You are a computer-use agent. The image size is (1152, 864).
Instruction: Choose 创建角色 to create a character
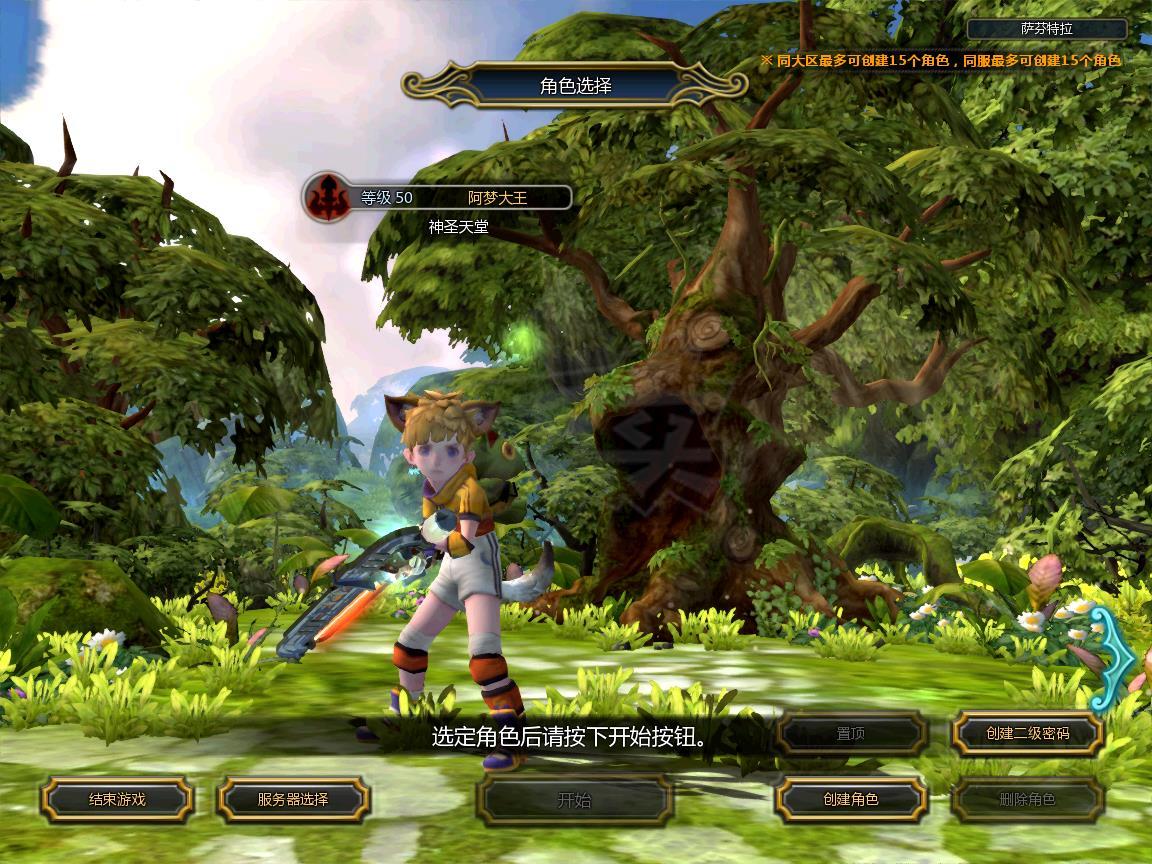851,799
